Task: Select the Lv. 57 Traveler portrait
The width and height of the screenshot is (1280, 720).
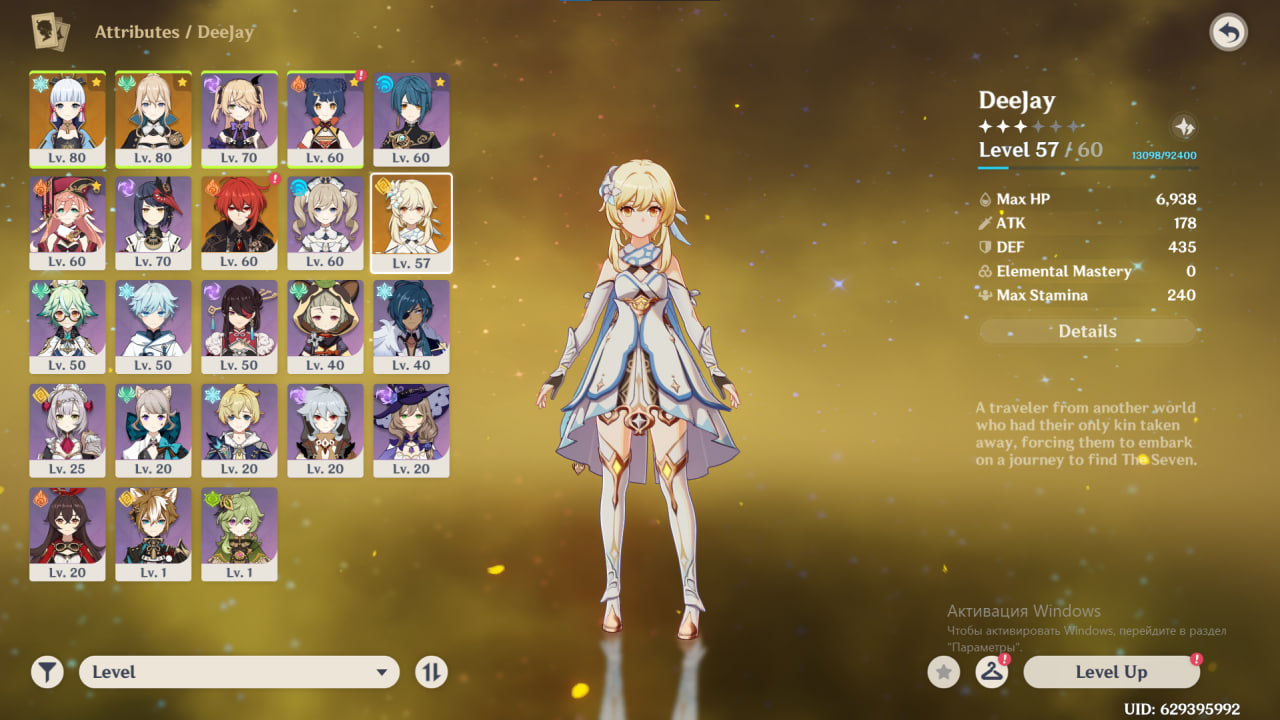Action: pyautogui.click(x=411, y=222)
